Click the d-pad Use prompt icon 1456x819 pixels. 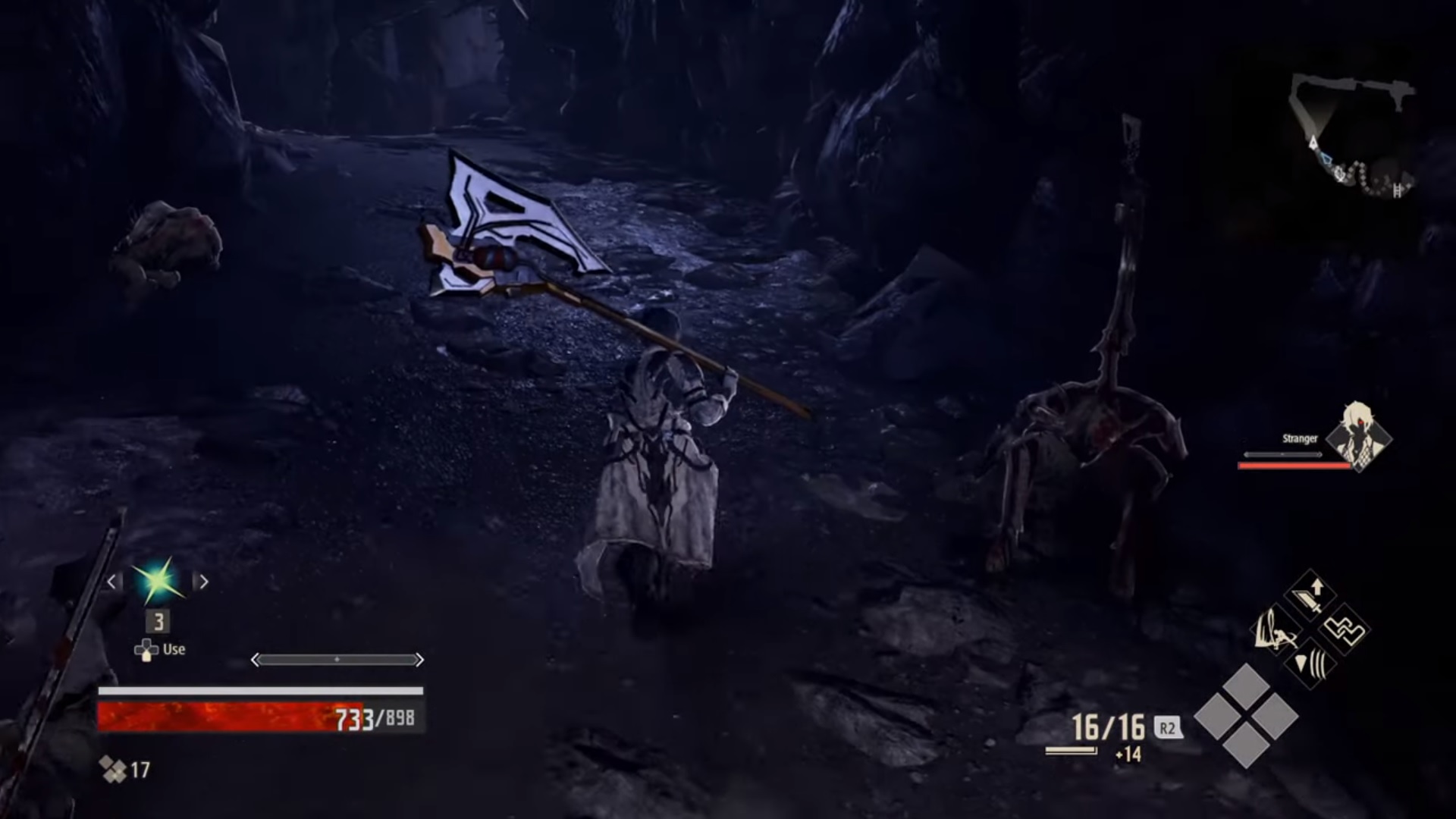145,649
